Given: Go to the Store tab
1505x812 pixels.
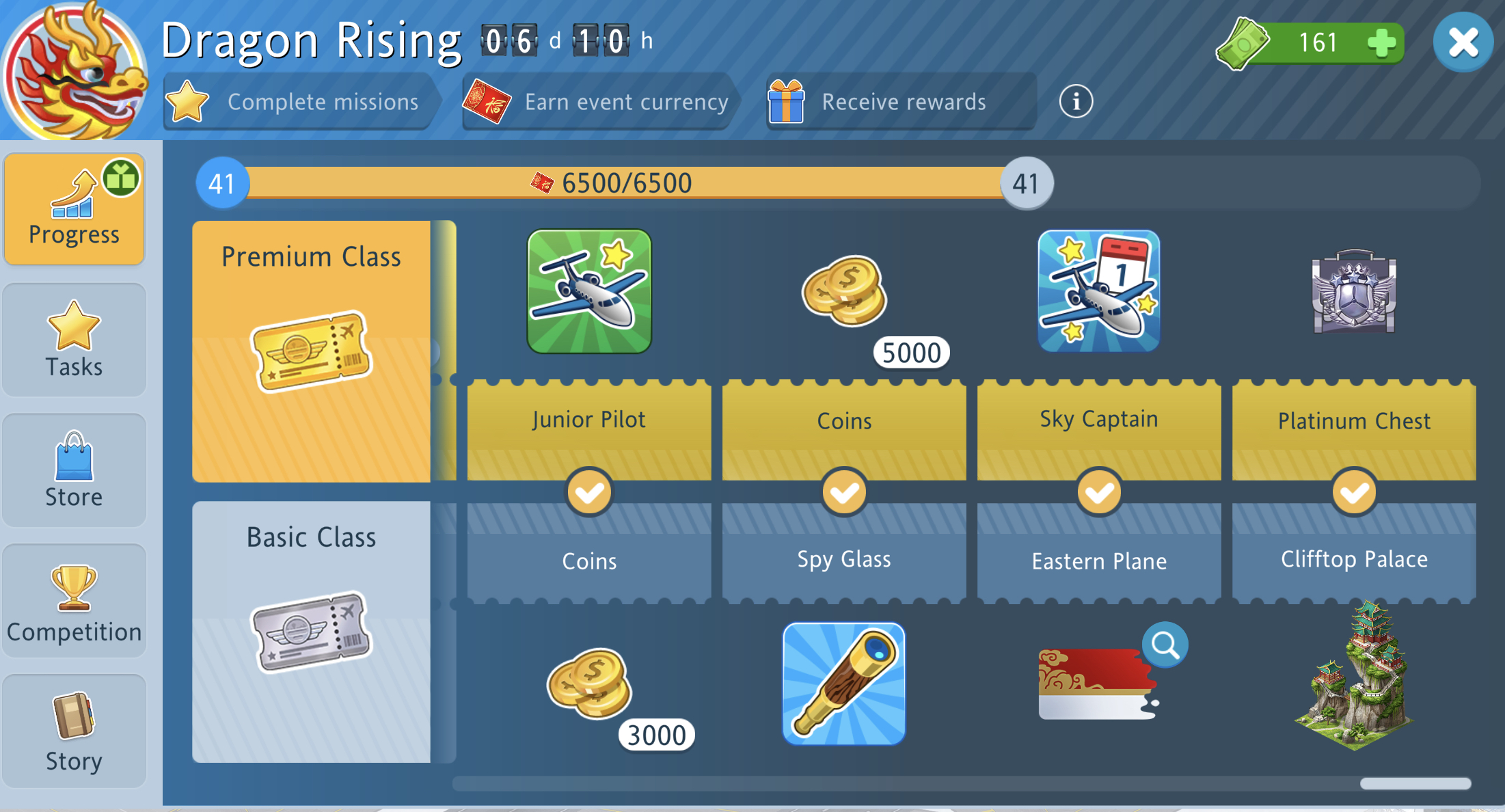Looking at the screenshot, I should [x=74, y=470].
